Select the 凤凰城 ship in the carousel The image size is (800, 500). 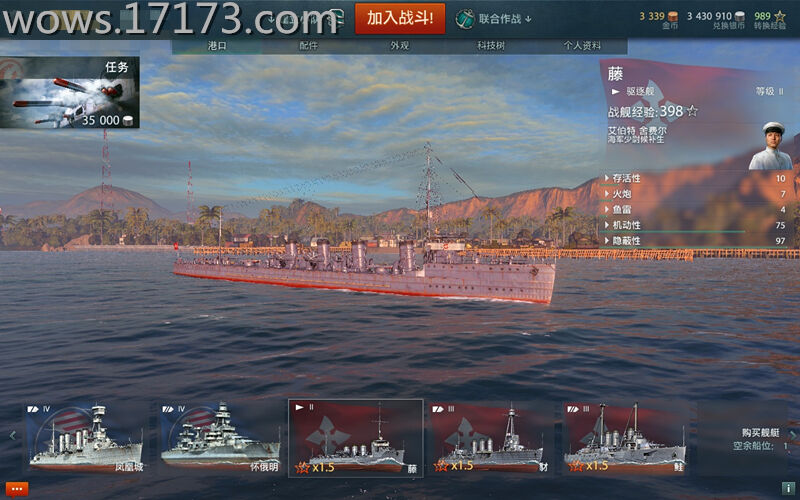[84, 437]
